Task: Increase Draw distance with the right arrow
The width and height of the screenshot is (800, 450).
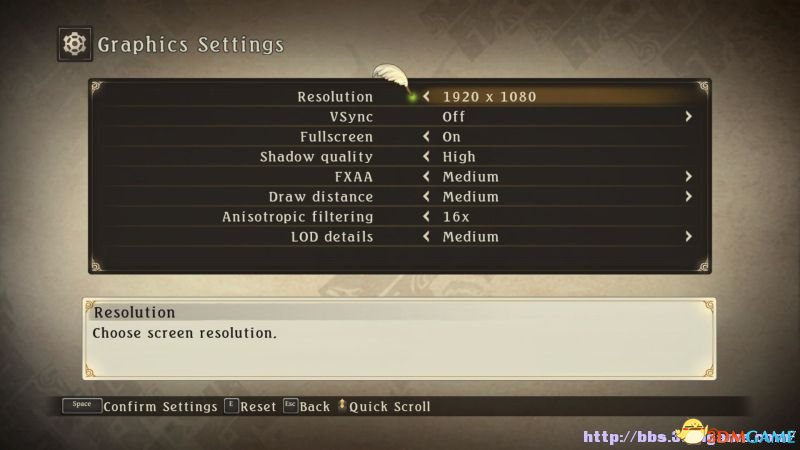Action: tap(688, 197)
